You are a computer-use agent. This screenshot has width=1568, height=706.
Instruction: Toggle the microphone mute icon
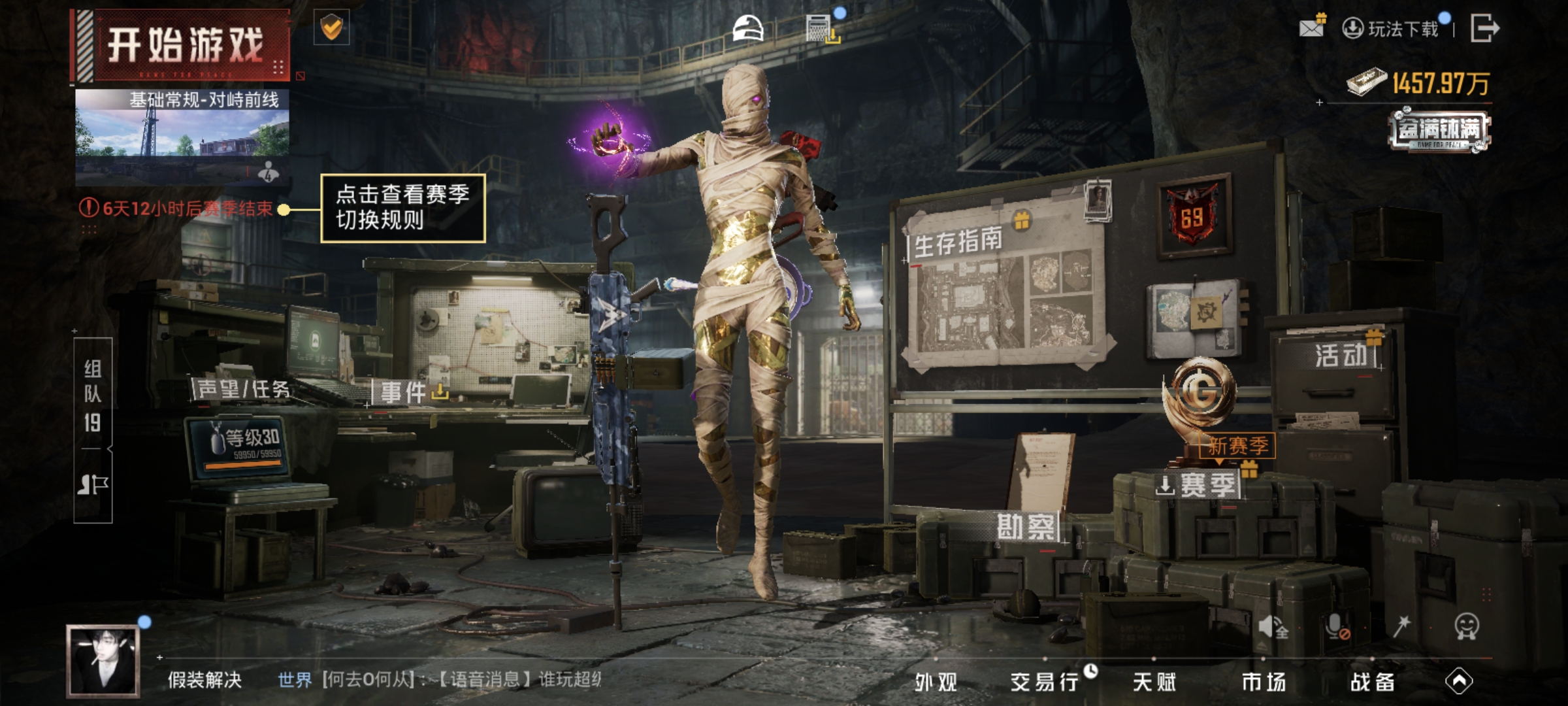pyautogui.click(x=1337, y=627)
